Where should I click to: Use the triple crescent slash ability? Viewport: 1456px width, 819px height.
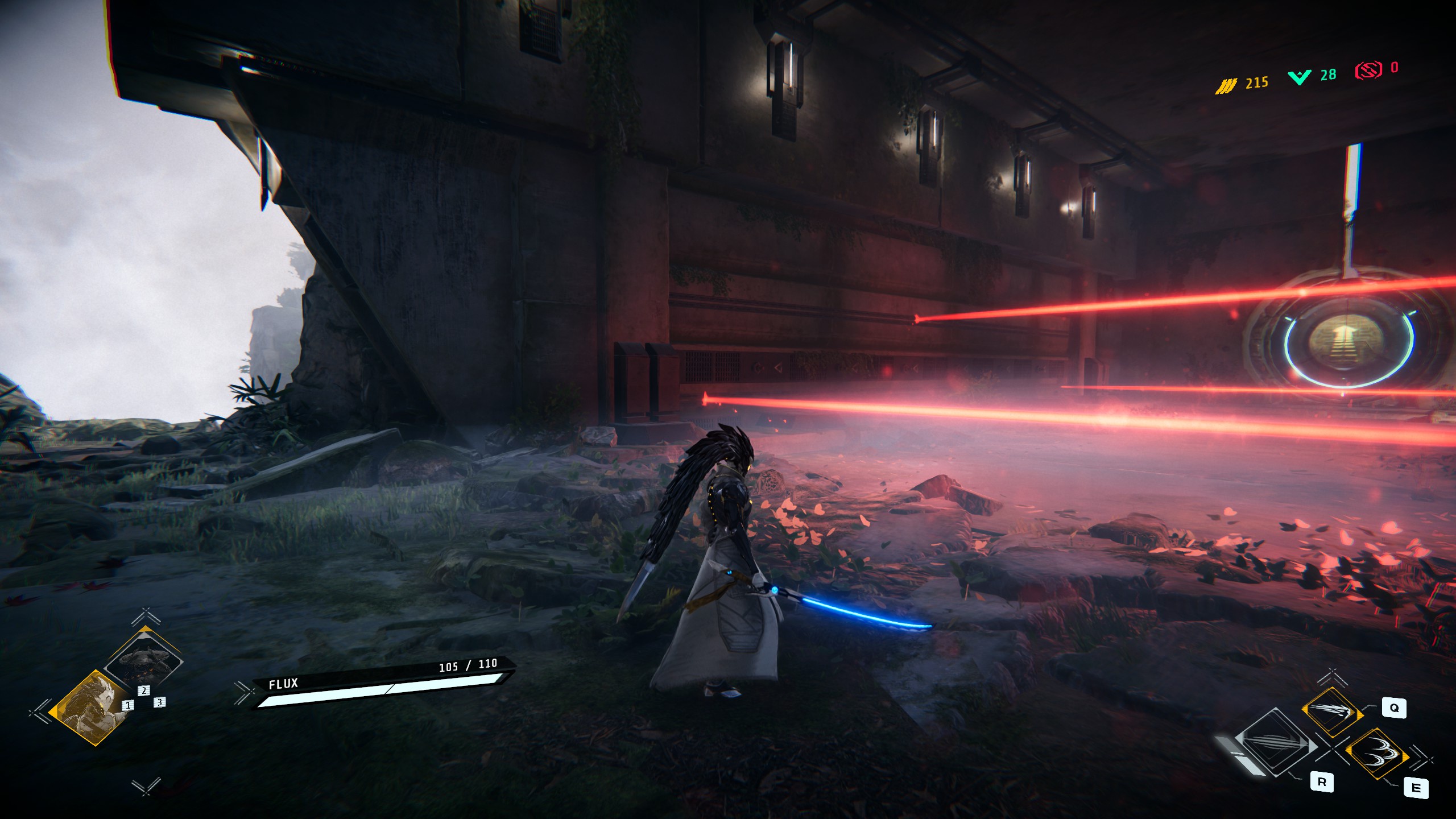tap(1376, 753)
